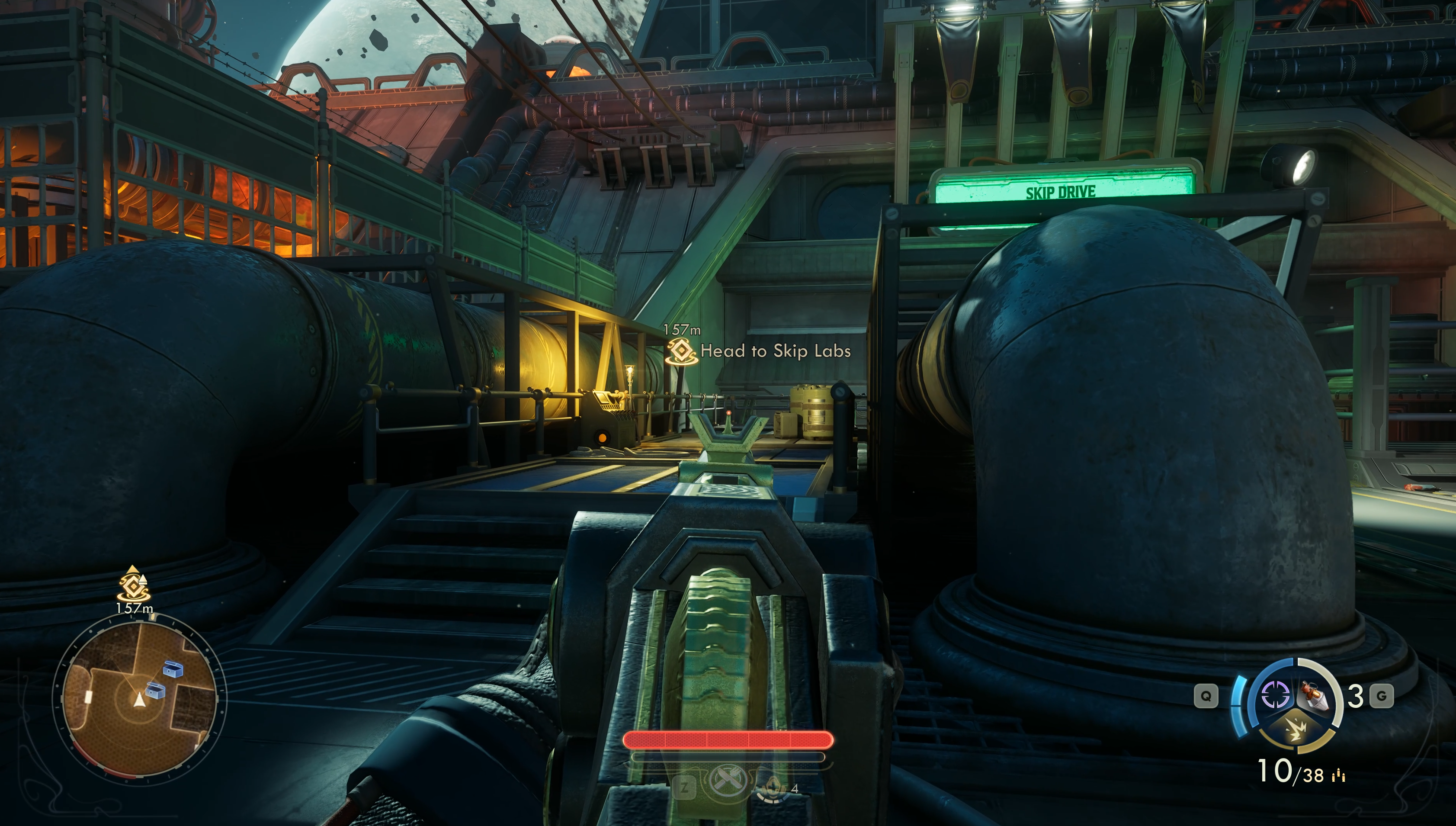Select the chest marker nearest the player arrow
The width and height of the screenshot is (1456, 826).
155,691
